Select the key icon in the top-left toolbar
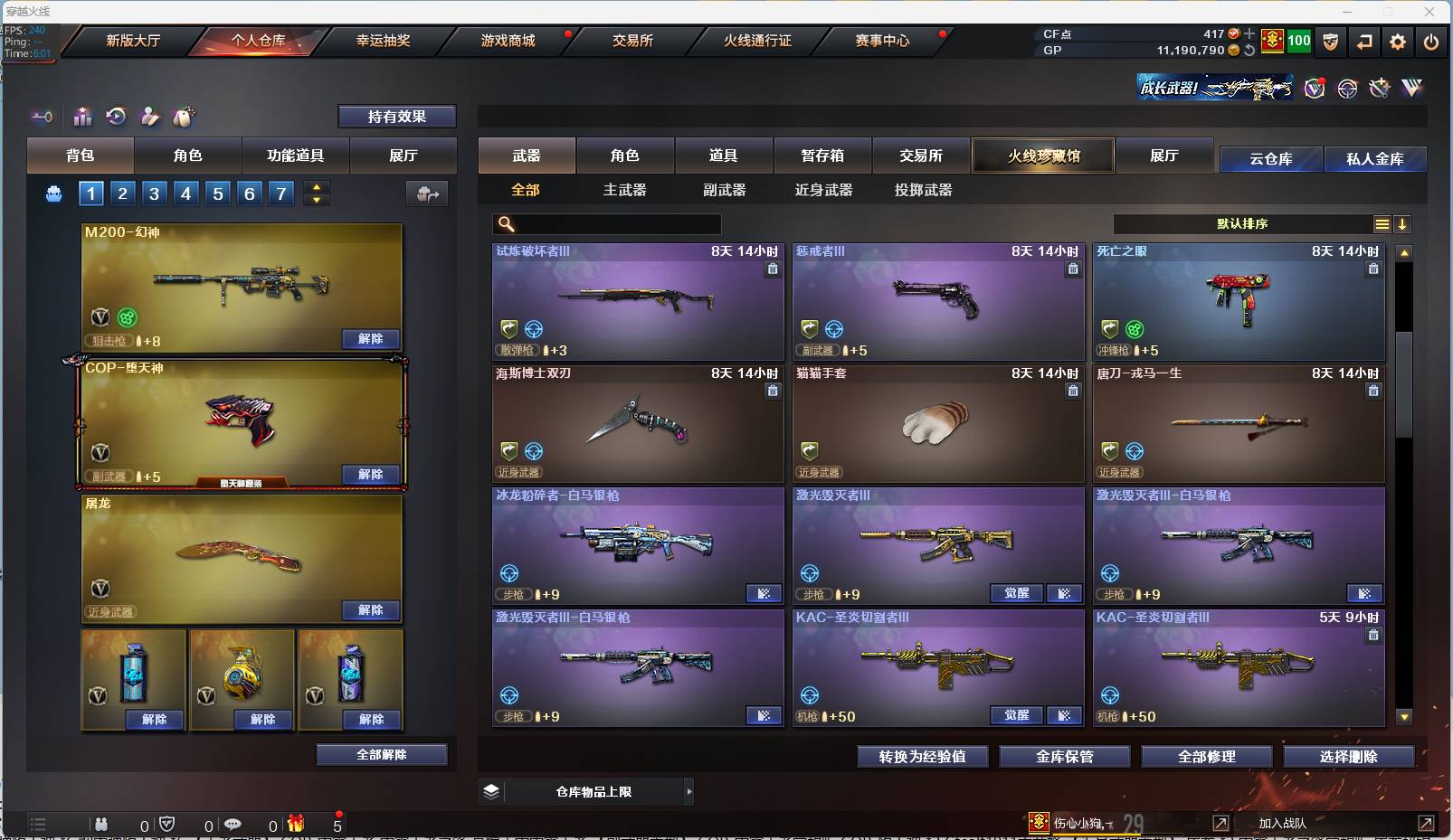Viewport: 1453px width, 840px height. click(x=42, y=117)
